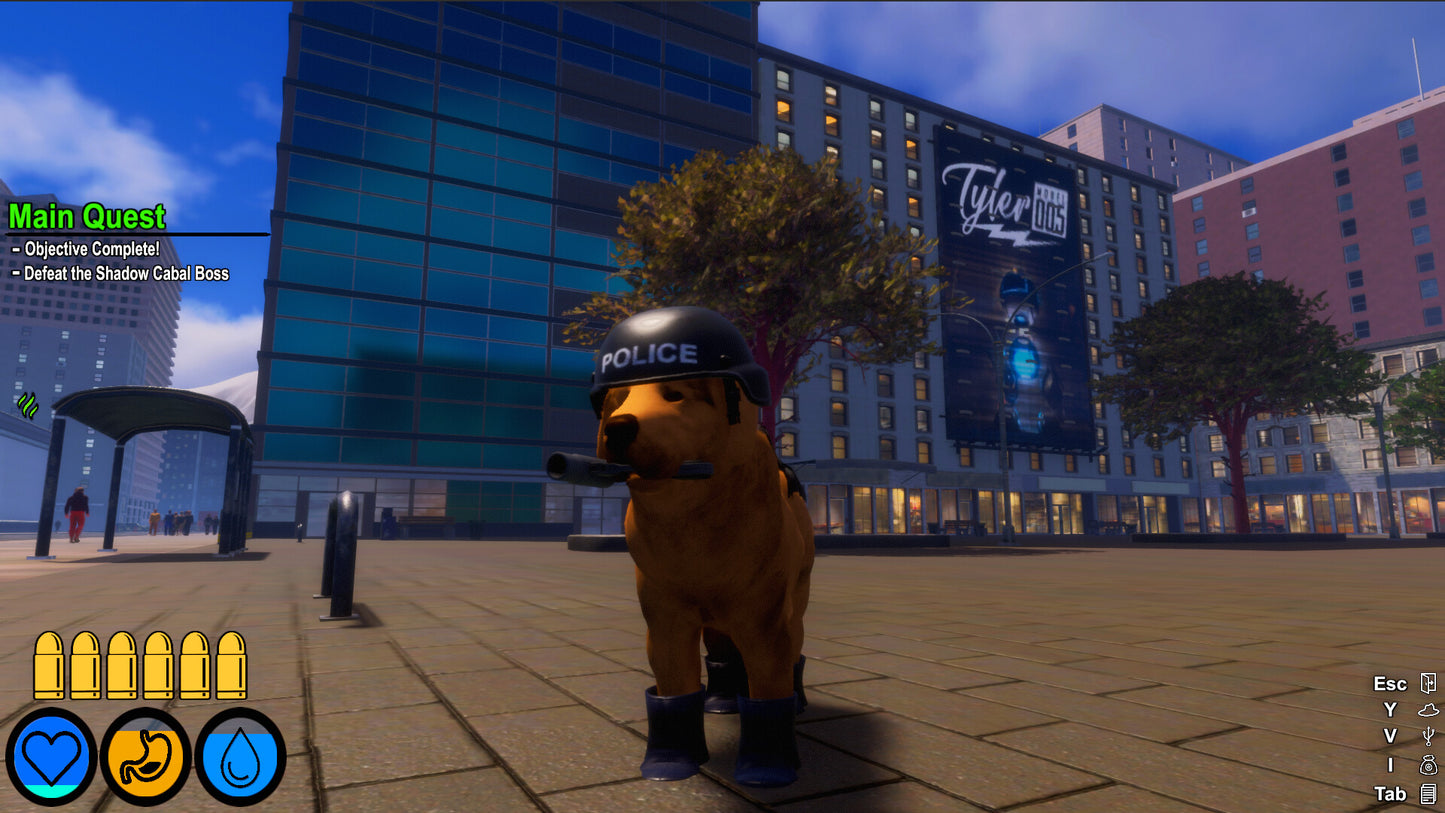Open the Main Quest tracker
The width and height of the screenshot is (1445, 813).
87,216
